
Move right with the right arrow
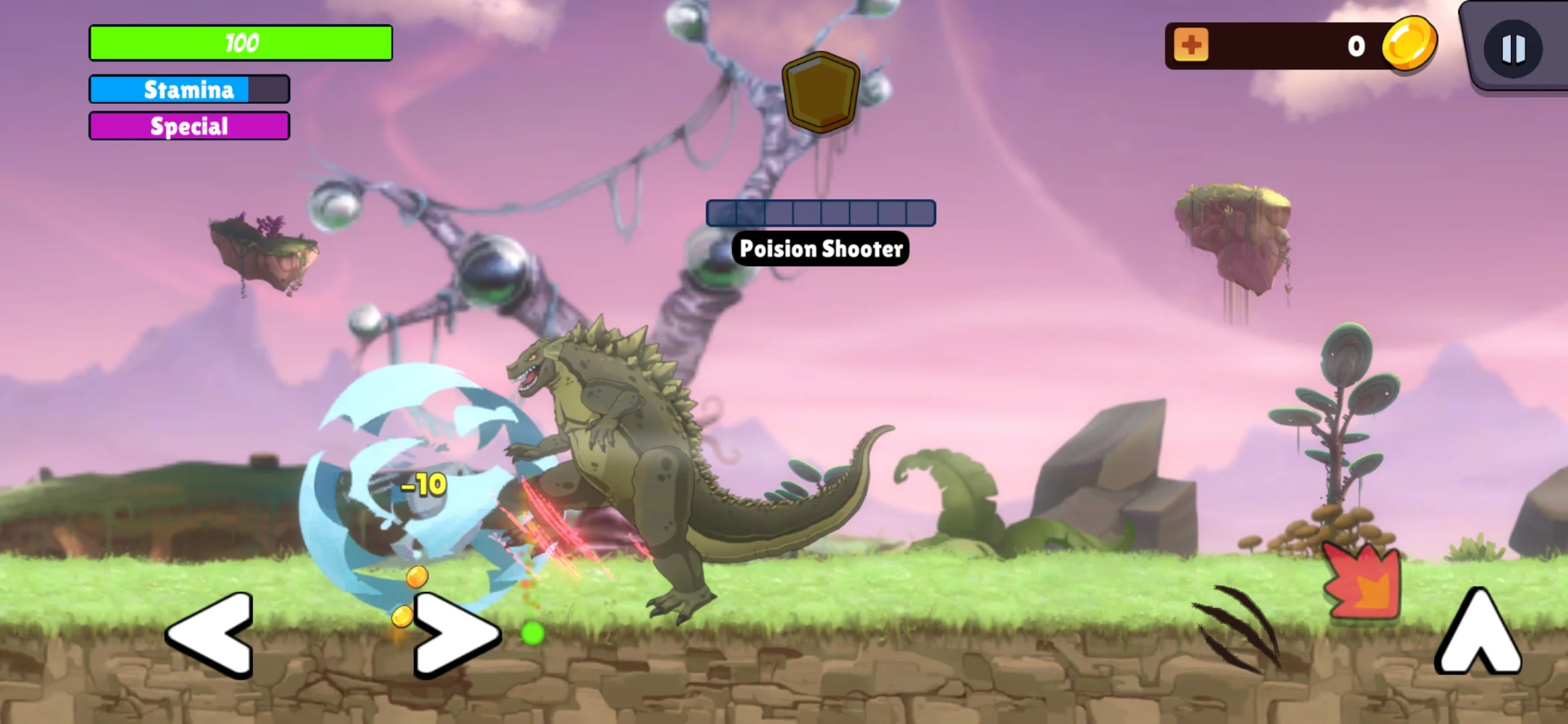456,634
